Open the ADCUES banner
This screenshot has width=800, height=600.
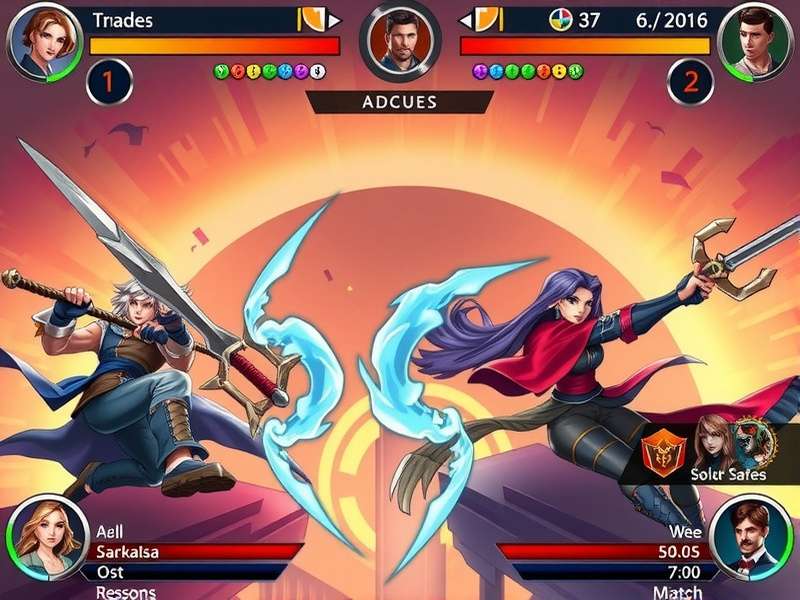coord(400,102)
